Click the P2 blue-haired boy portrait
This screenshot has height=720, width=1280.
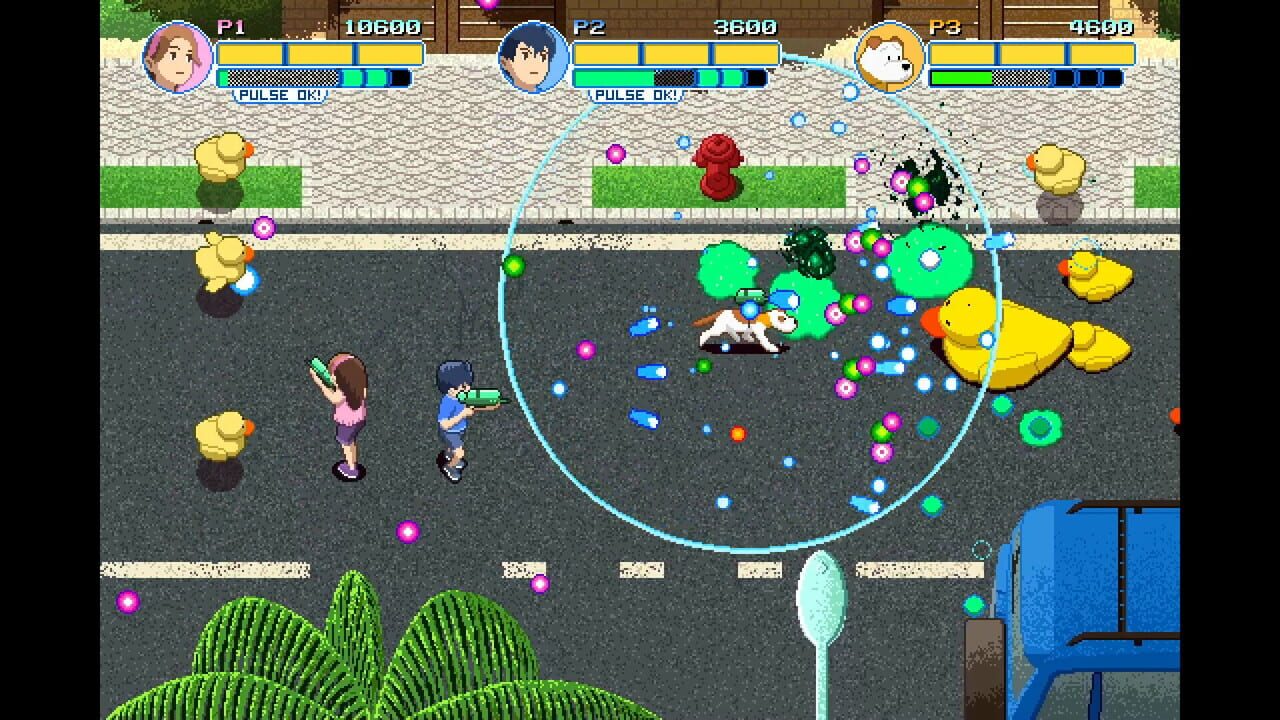[x=533, y=57]
